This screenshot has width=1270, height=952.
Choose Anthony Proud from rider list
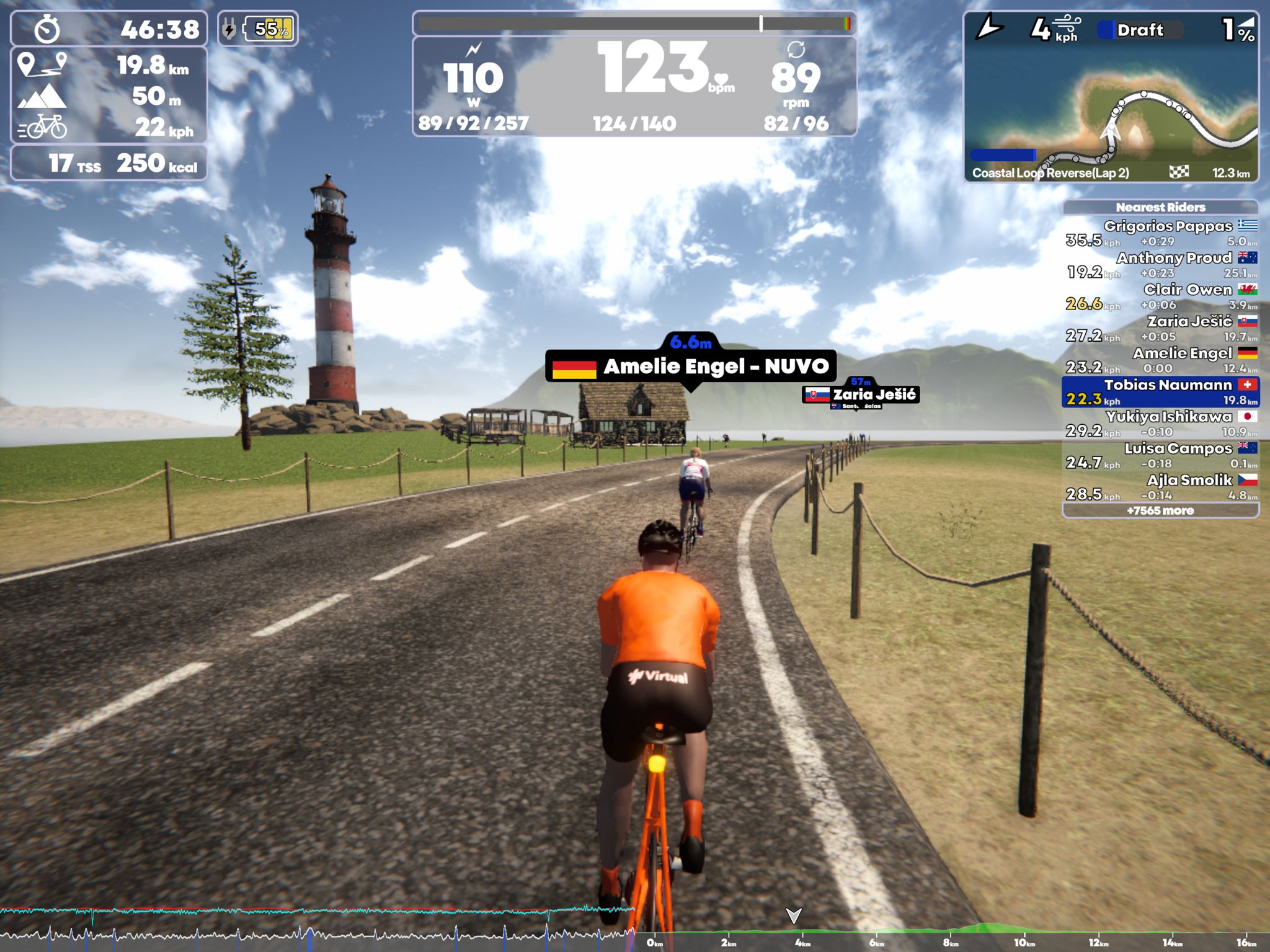(x=1160, y=265)
